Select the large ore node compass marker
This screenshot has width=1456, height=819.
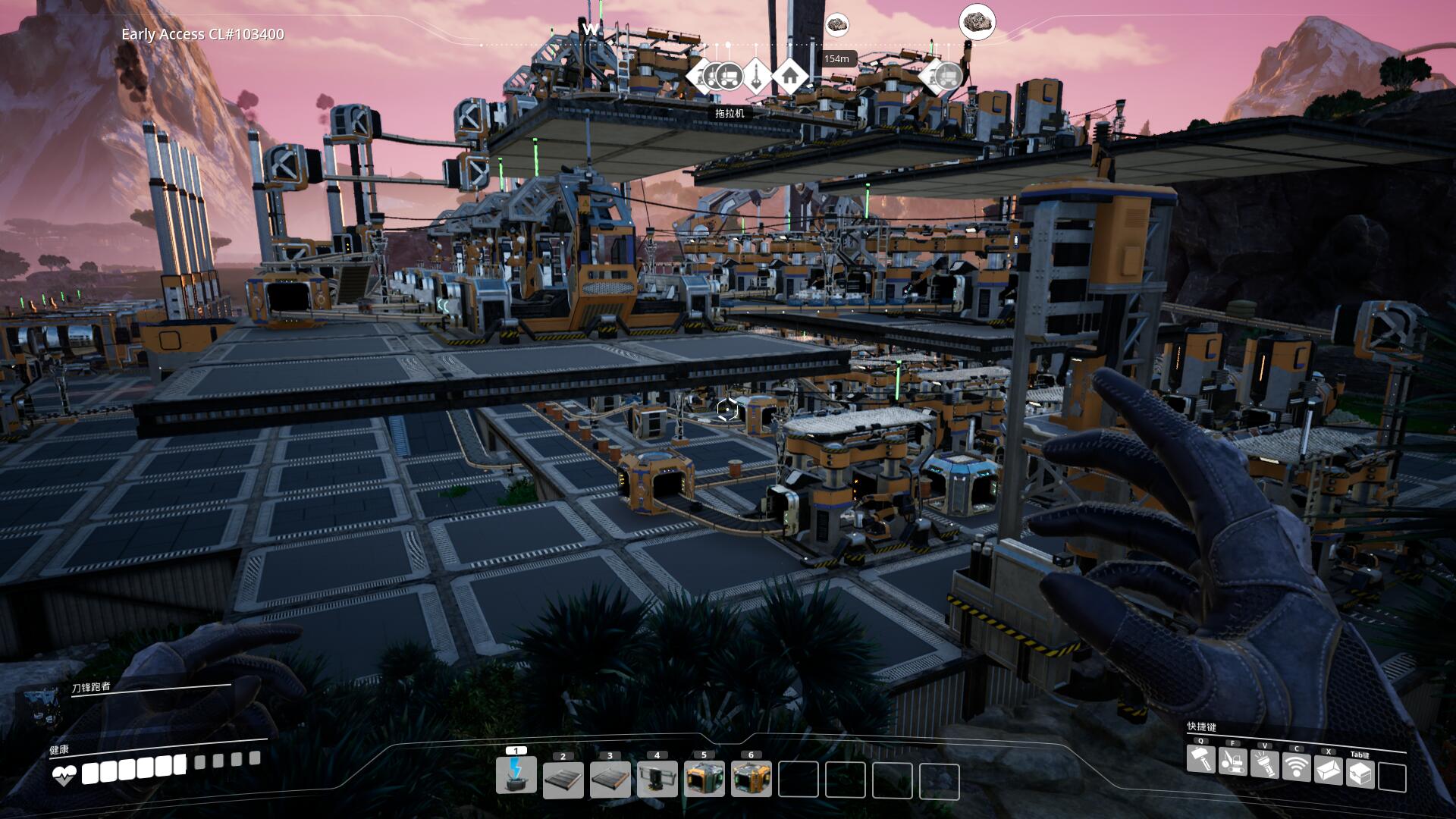click(x=977, y=22)
